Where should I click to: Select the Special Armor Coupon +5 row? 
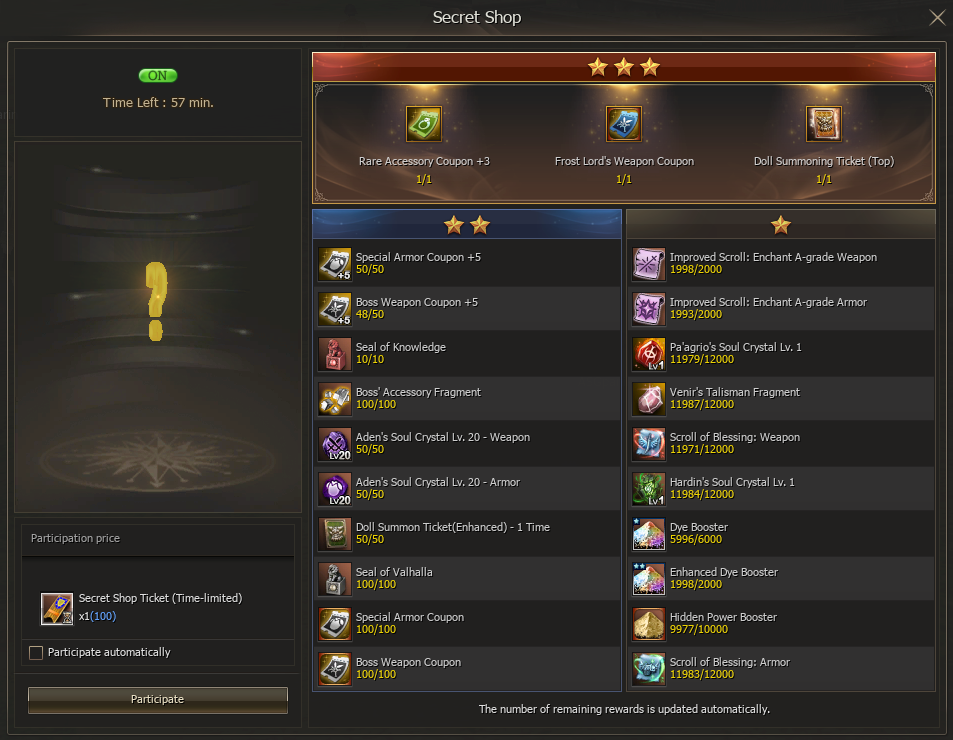click(x=466, y=265)
